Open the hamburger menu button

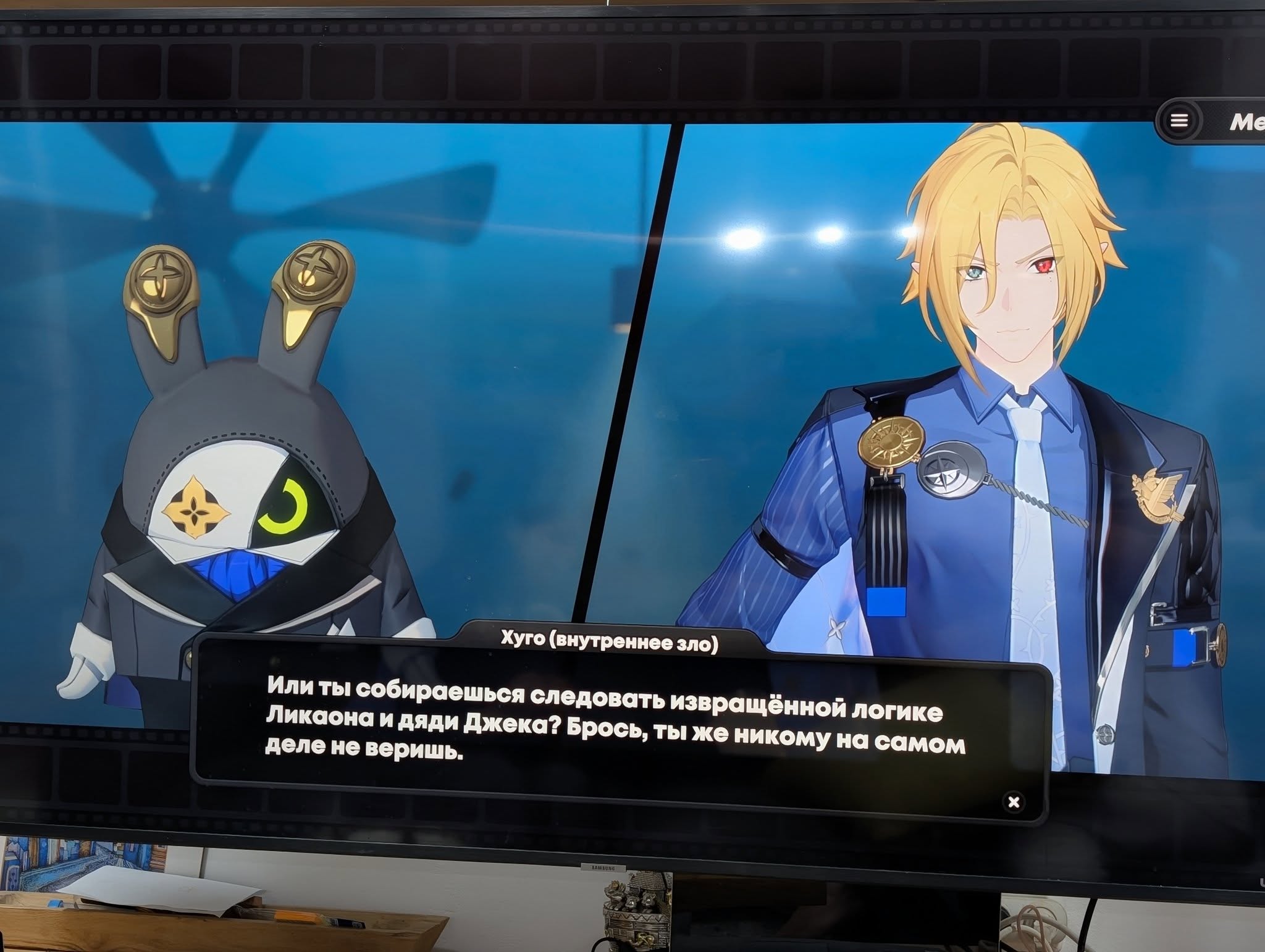point(1179,121)
